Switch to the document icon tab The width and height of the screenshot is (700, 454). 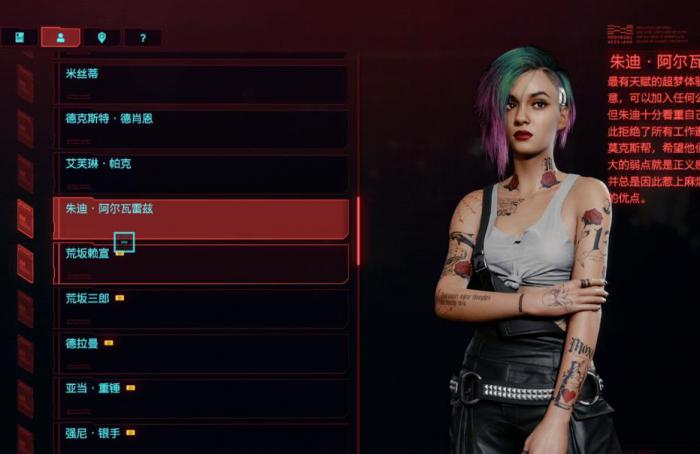point(19,38)
